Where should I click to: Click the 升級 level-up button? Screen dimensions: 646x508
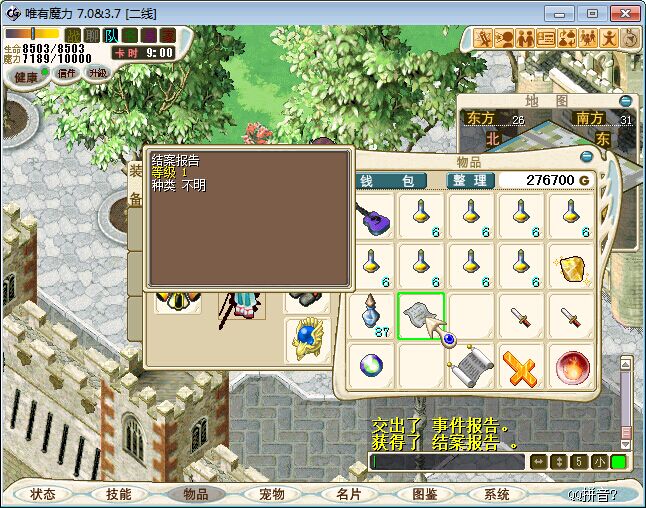pos(98,73)
